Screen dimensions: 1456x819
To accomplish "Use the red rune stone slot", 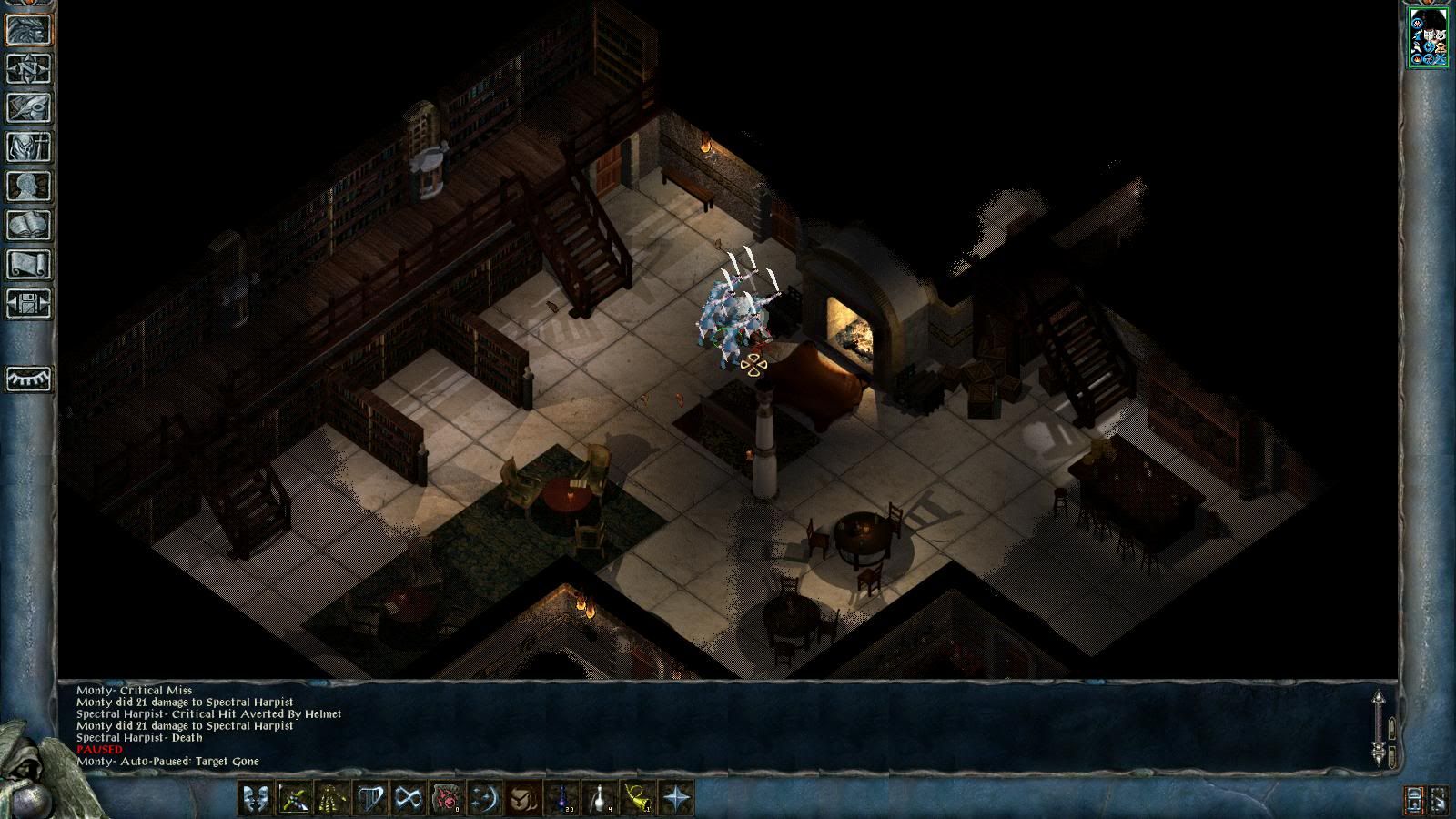I will point(447,799).
